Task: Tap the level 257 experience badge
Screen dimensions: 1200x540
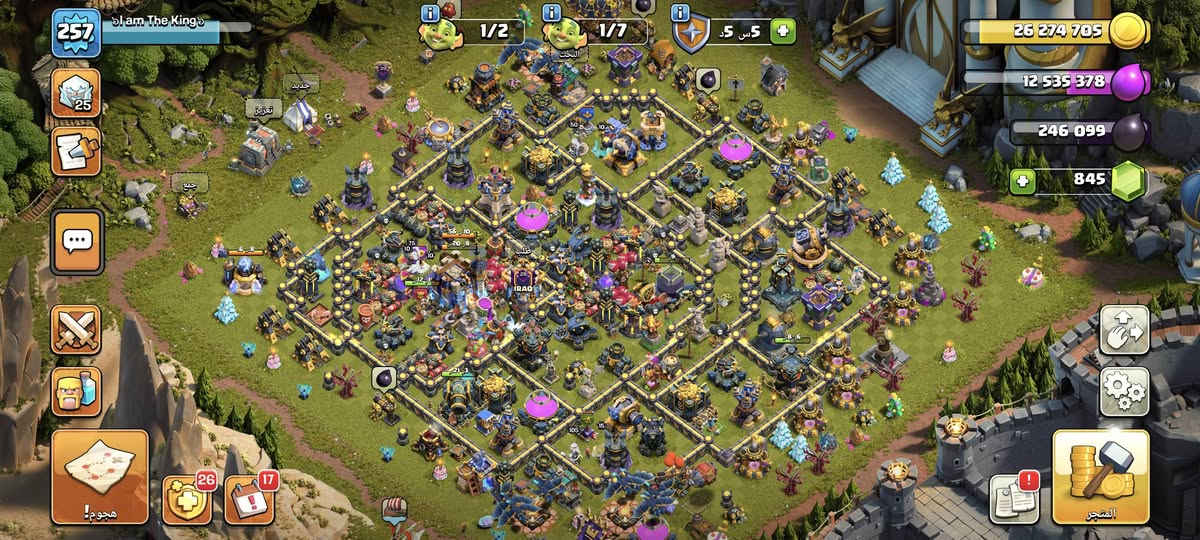Action: click(76, 32)
